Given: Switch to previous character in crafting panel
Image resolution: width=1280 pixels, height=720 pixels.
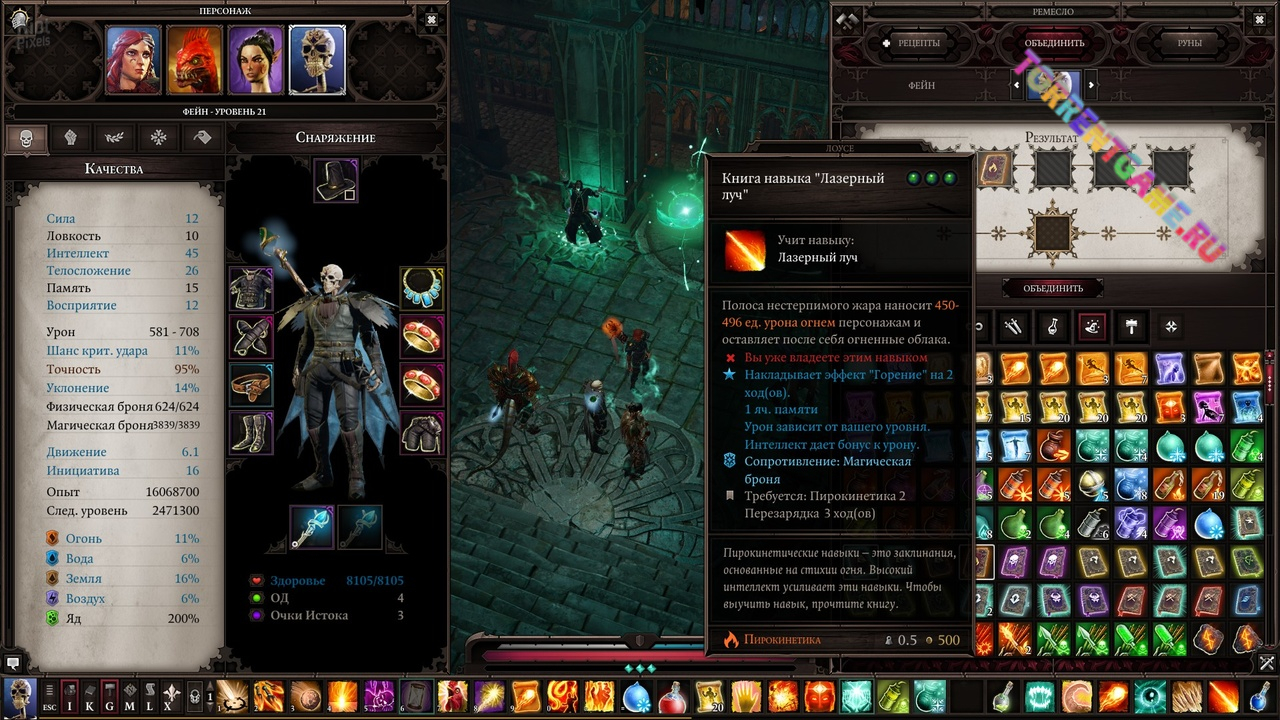Looking at the screenshot, I should coord(1017,86).
